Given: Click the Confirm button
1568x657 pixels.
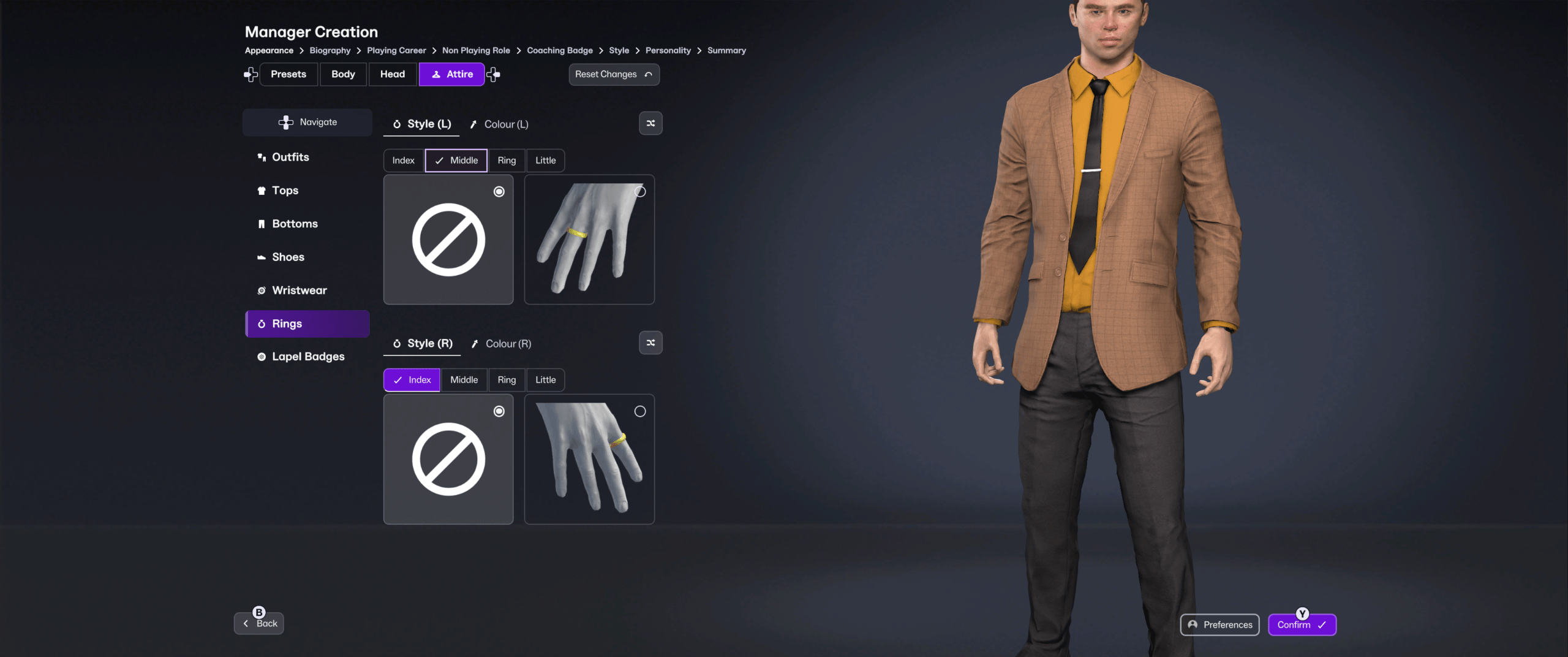Looking at the screenshot, I should 1301,625.
